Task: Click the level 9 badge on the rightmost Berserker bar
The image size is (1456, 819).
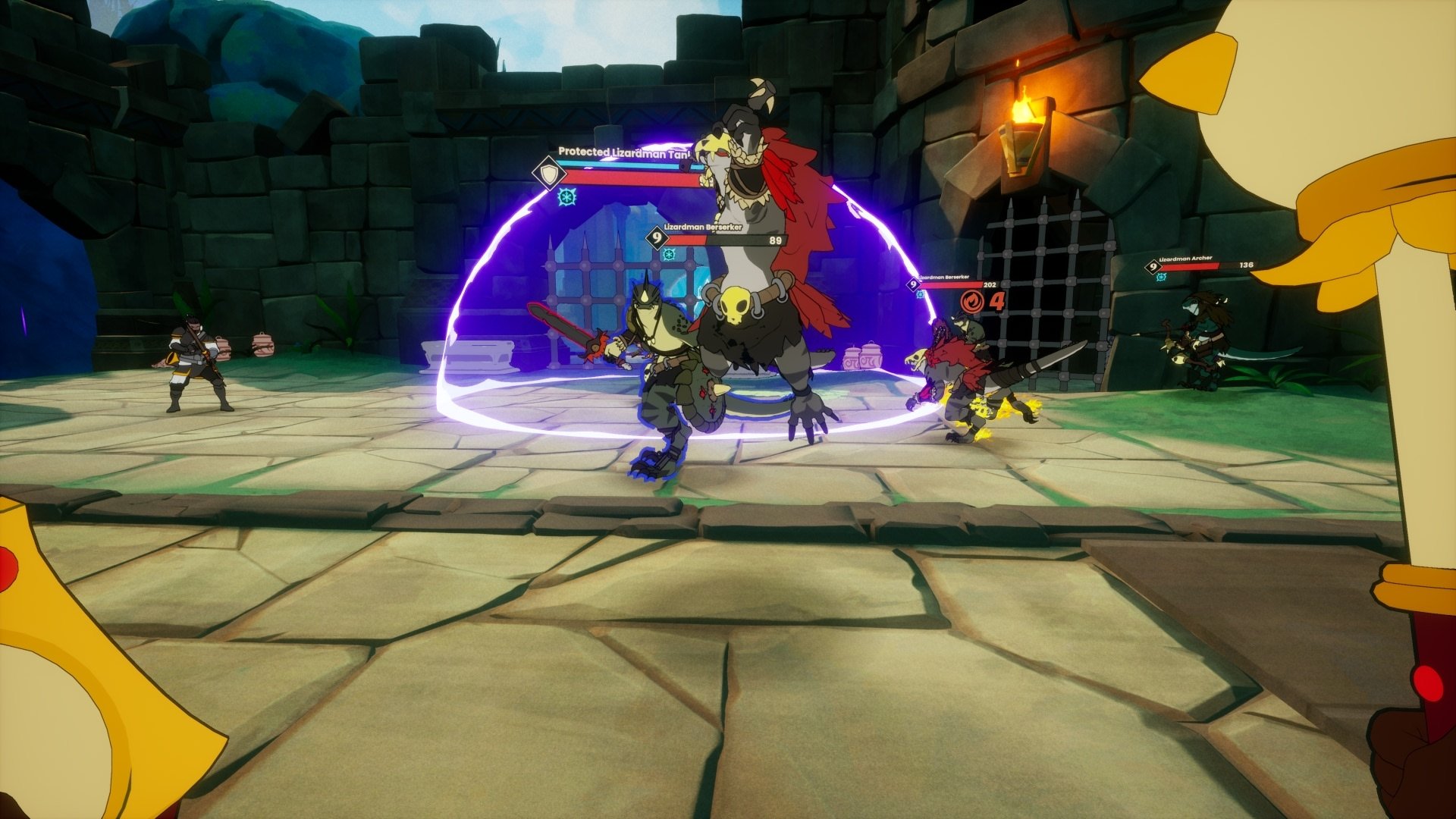Action: 913,284
